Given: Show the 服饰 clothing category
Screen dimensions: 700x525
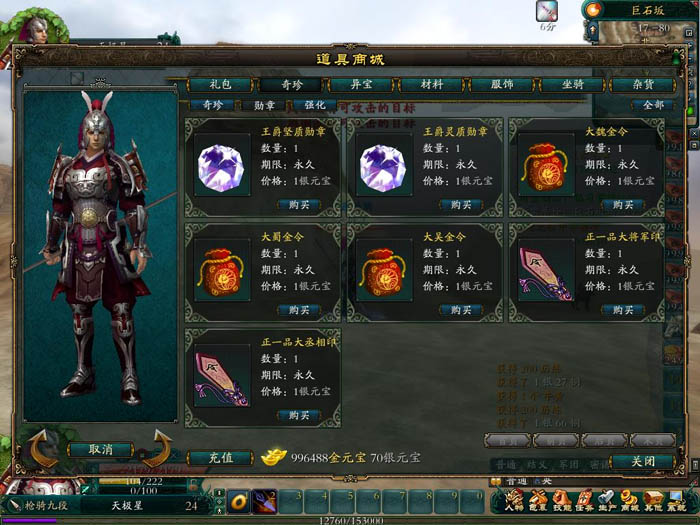Looking at the screenshot, I should tap(502, 85).
